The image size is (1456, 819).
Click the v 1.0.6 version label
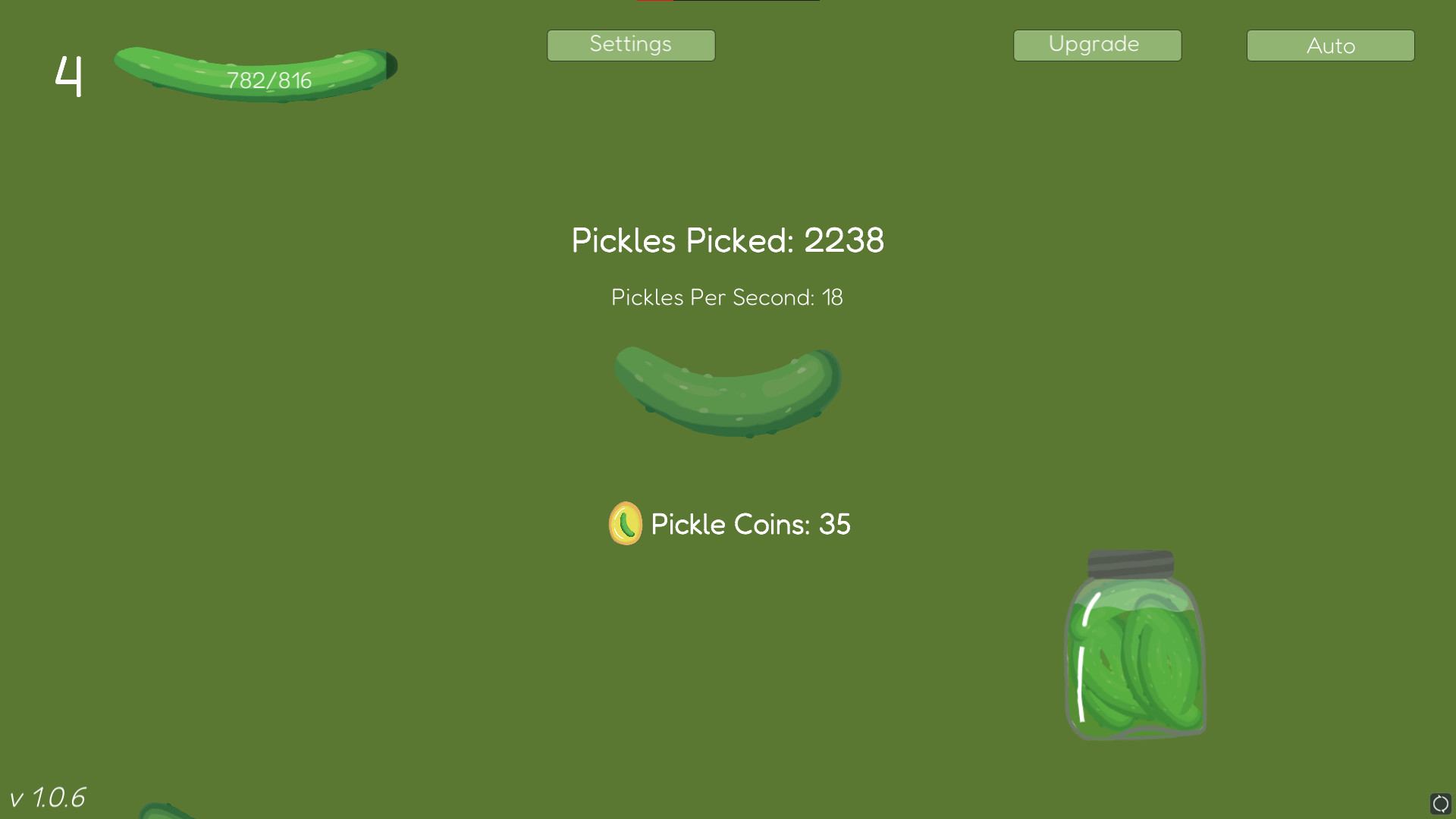coord(49,797)
